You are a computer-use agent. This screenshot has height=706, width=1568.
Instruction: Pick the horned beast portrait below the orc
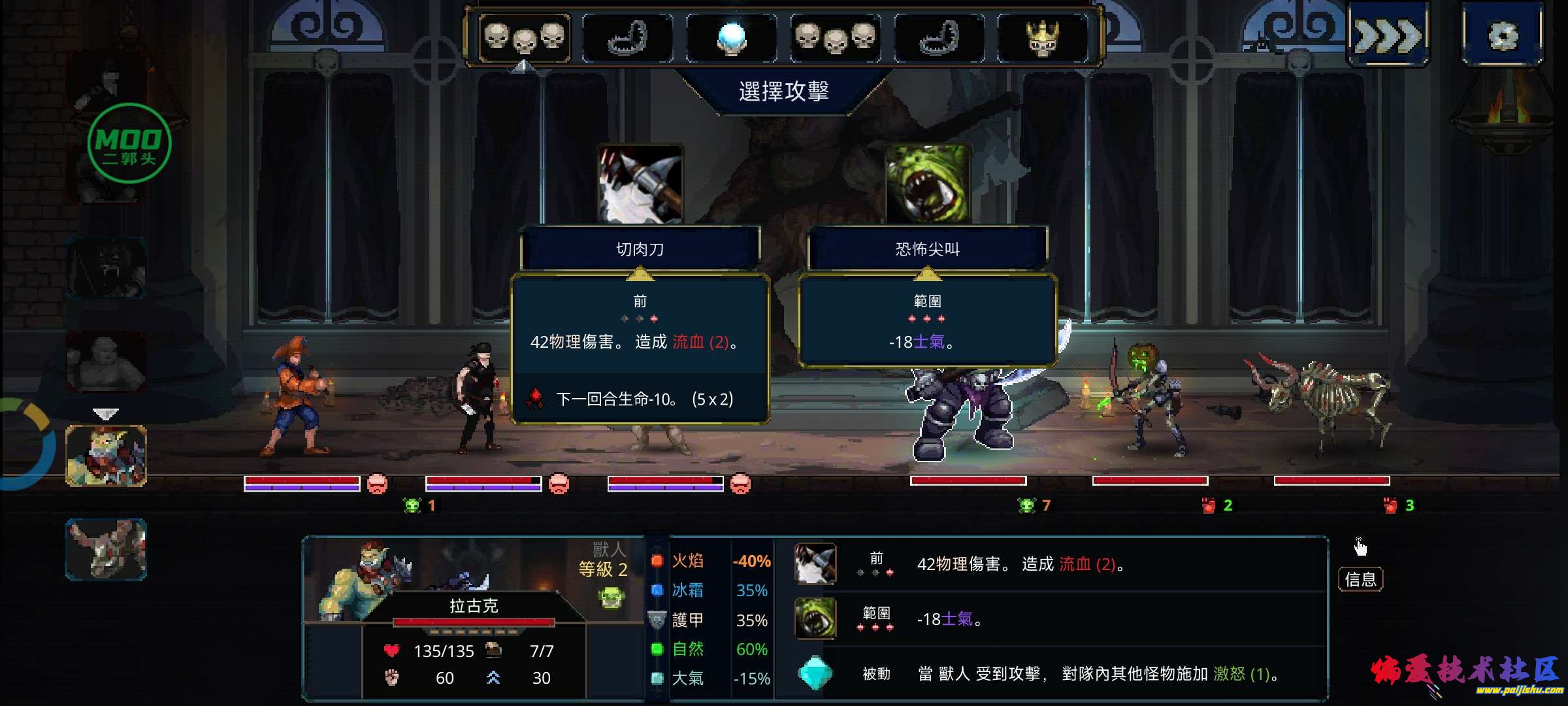[106, 549]
